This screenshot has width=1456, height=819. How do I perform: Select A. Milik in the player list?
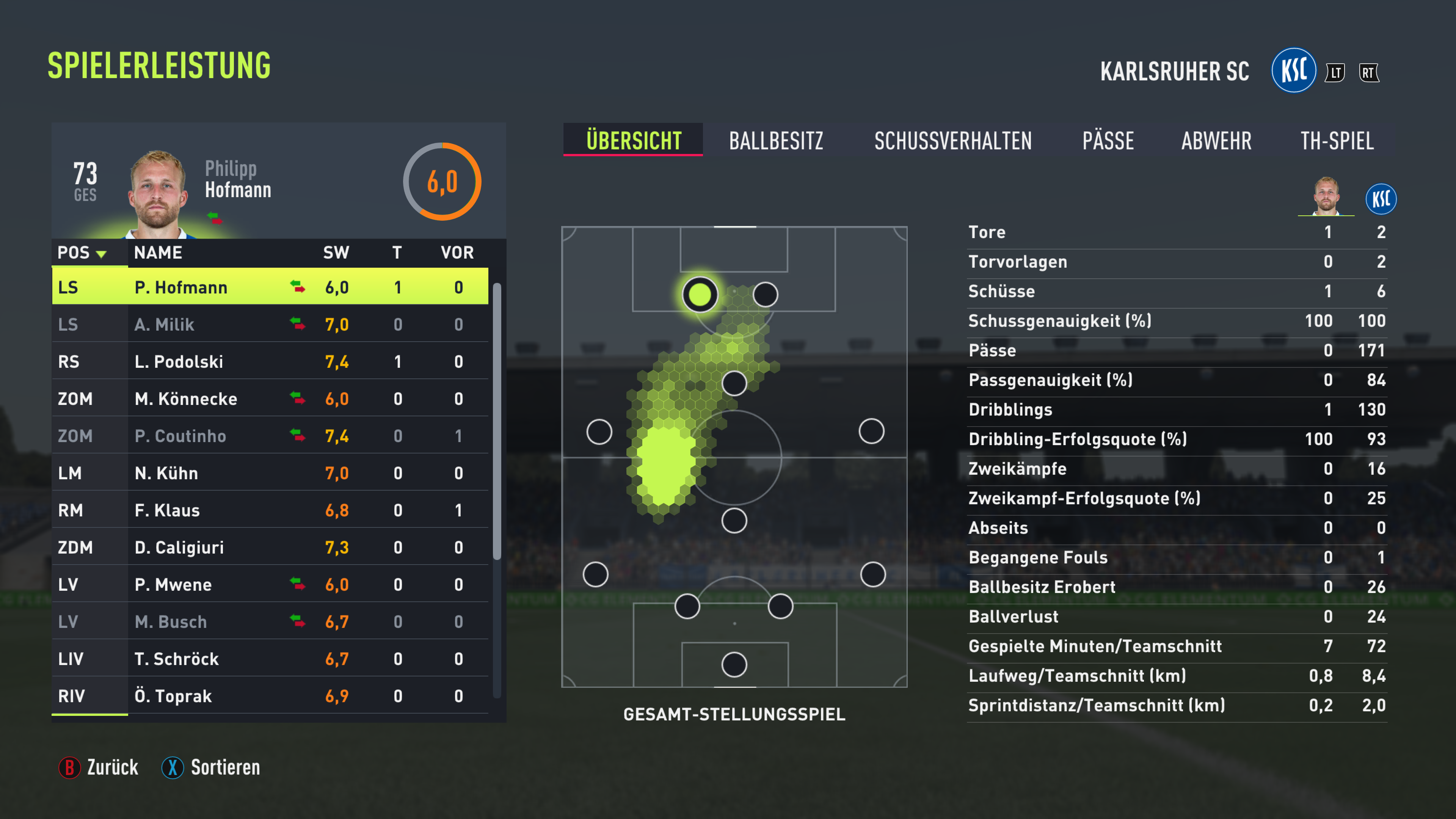pos(270,325)
